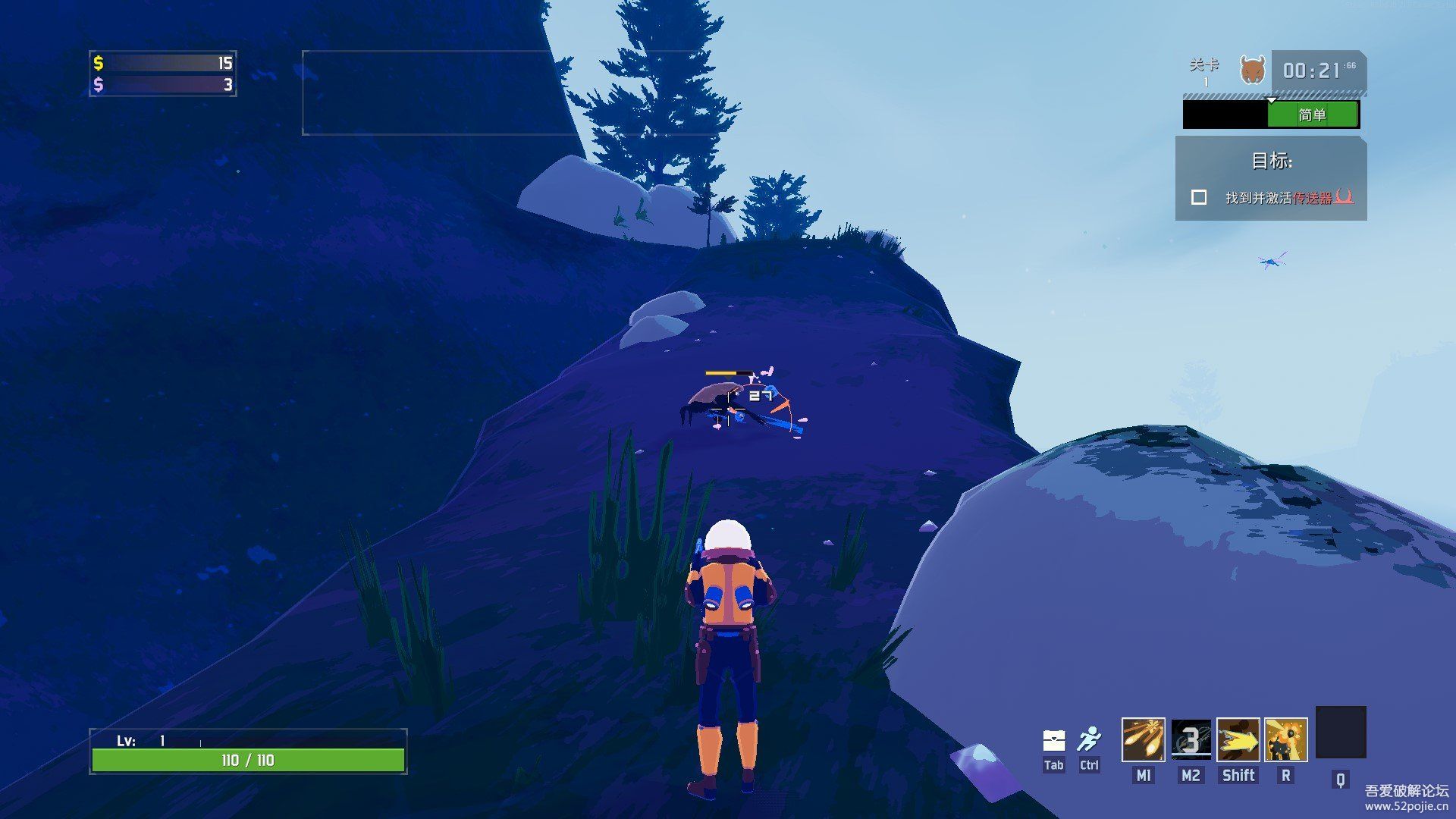Toggle the sprint running-man icon
1456x819 pixels.
point(1090,739)
